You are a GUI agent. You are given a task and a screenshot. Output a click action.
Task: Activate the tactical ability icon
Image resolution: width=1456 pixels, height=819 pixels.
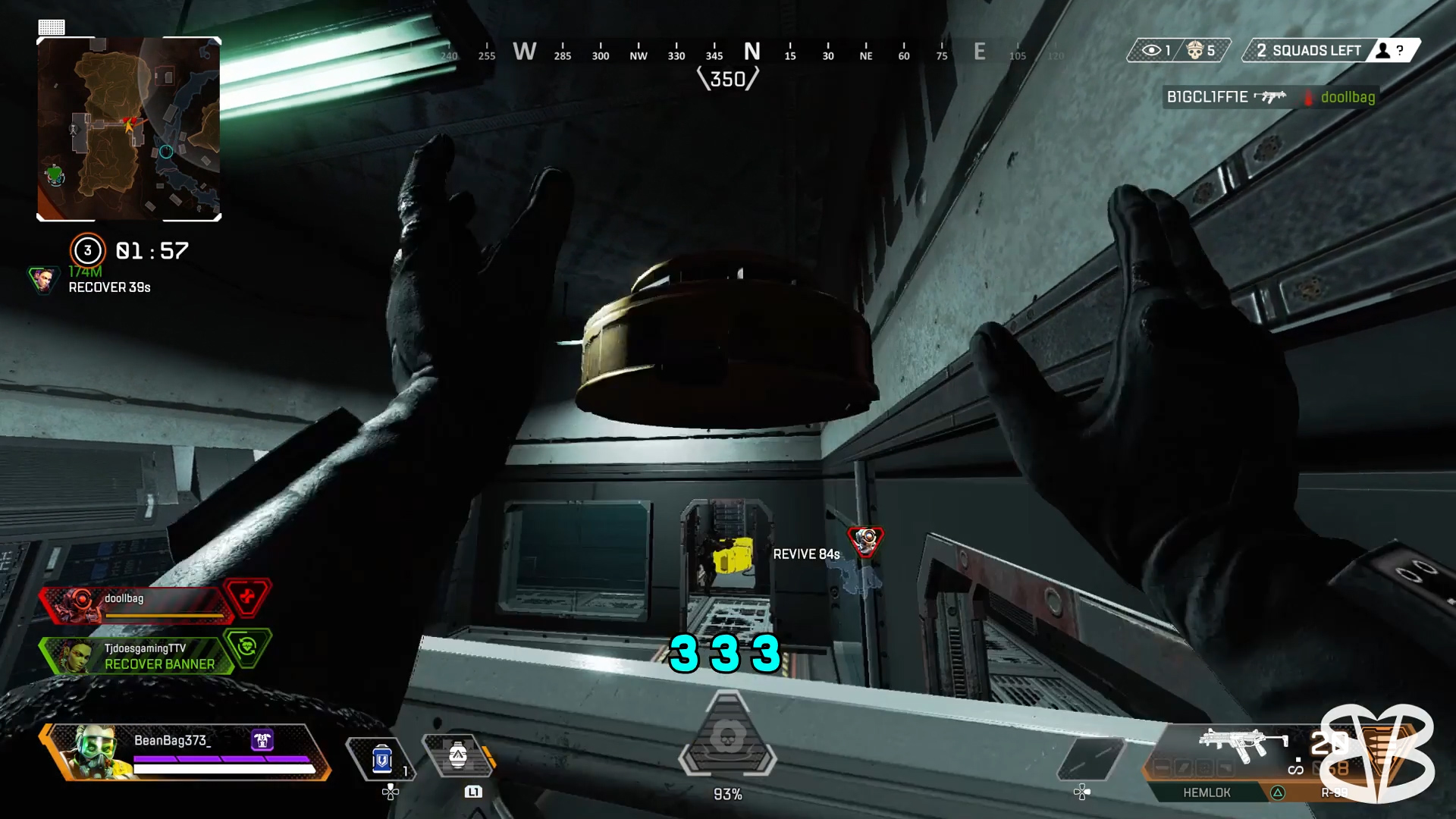tap(457, 756)
